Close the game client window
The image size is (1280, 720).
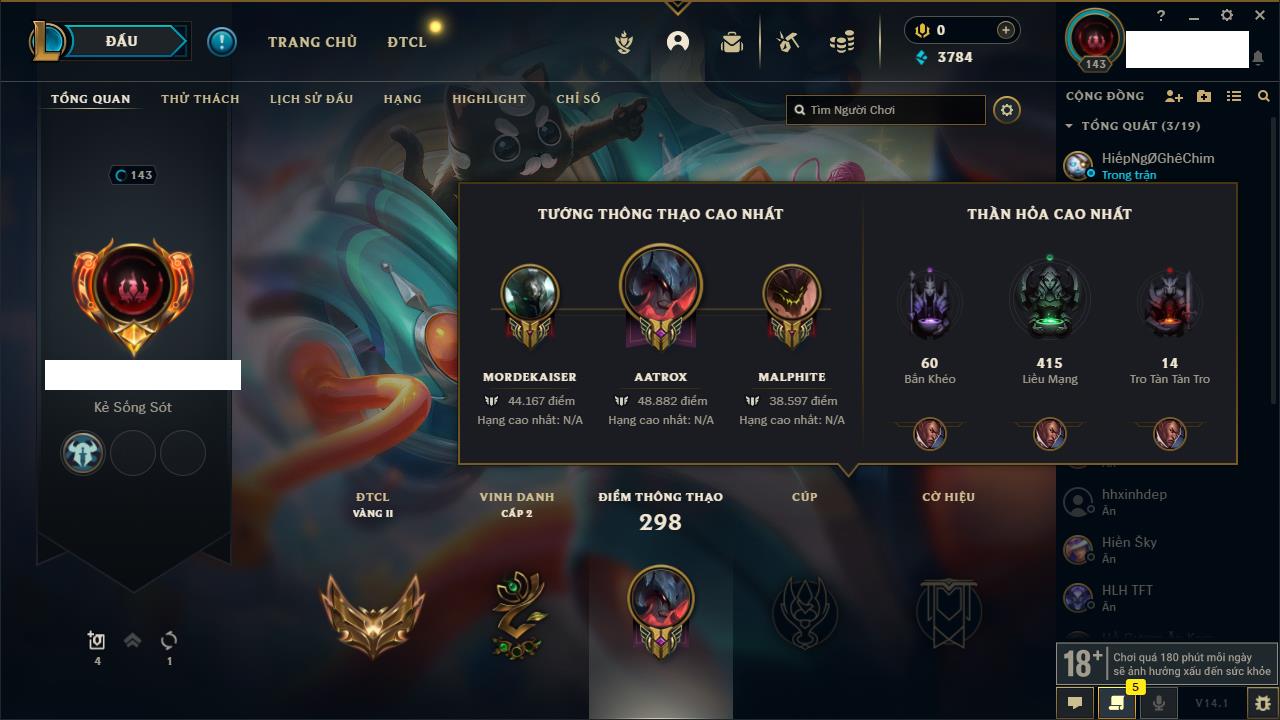click(1259, 15)
